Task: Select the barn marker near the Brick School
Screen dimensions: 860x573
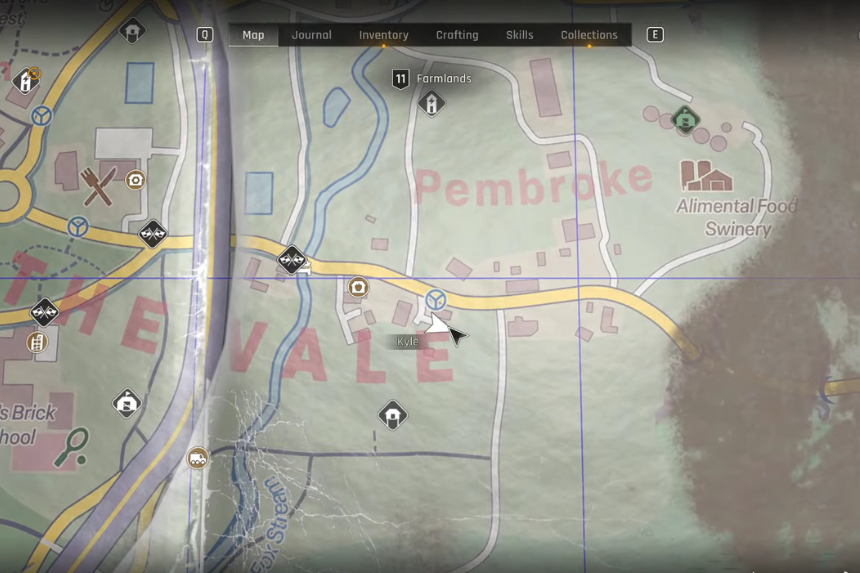Action: 126,403
